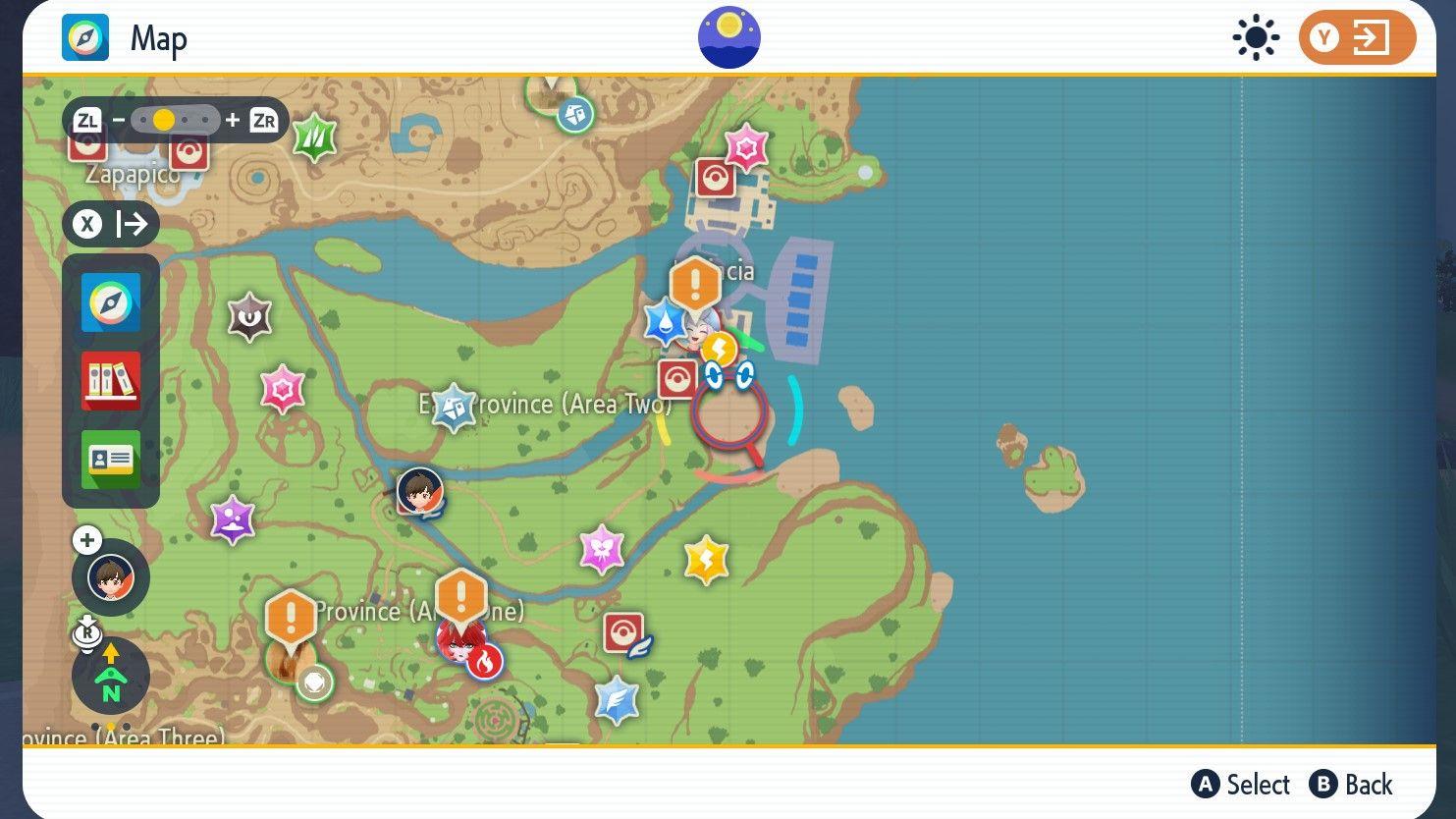
Task: Click the moon time-of-day indicator at top center
Action: pyautogui.click(x=728, y=35)
